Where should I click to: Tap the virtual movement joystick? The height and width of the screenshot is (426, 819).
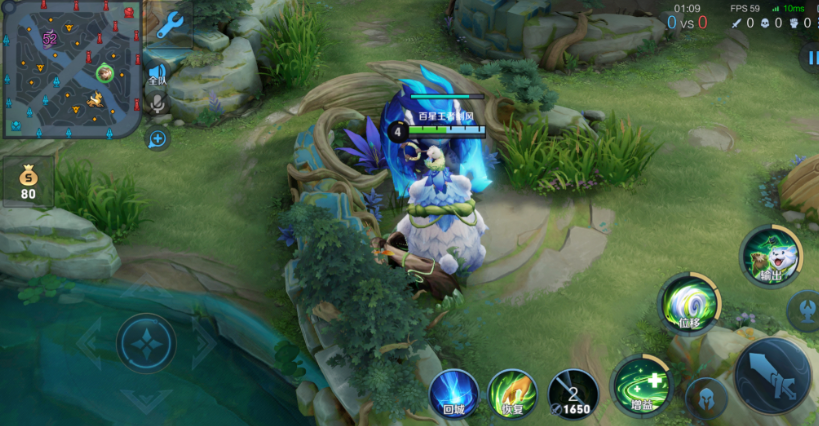pyautogui.click(x=146, y=343)
